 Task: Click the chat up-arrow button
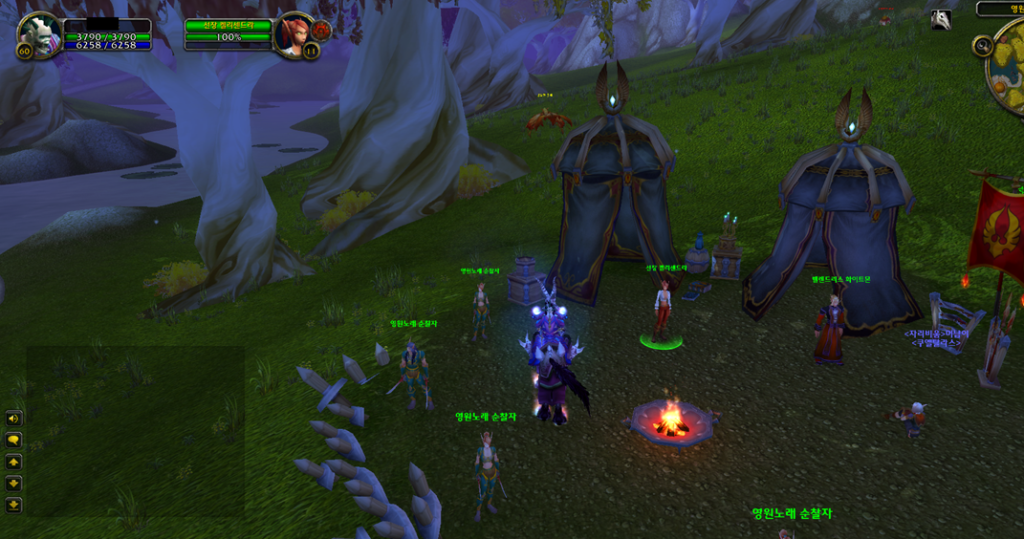[x=14, y=462]
